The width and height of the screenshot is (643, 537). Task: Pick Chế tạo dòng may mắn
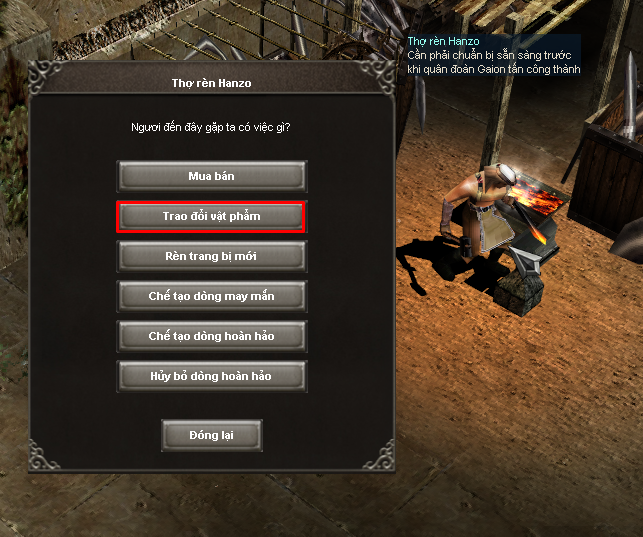211,296
